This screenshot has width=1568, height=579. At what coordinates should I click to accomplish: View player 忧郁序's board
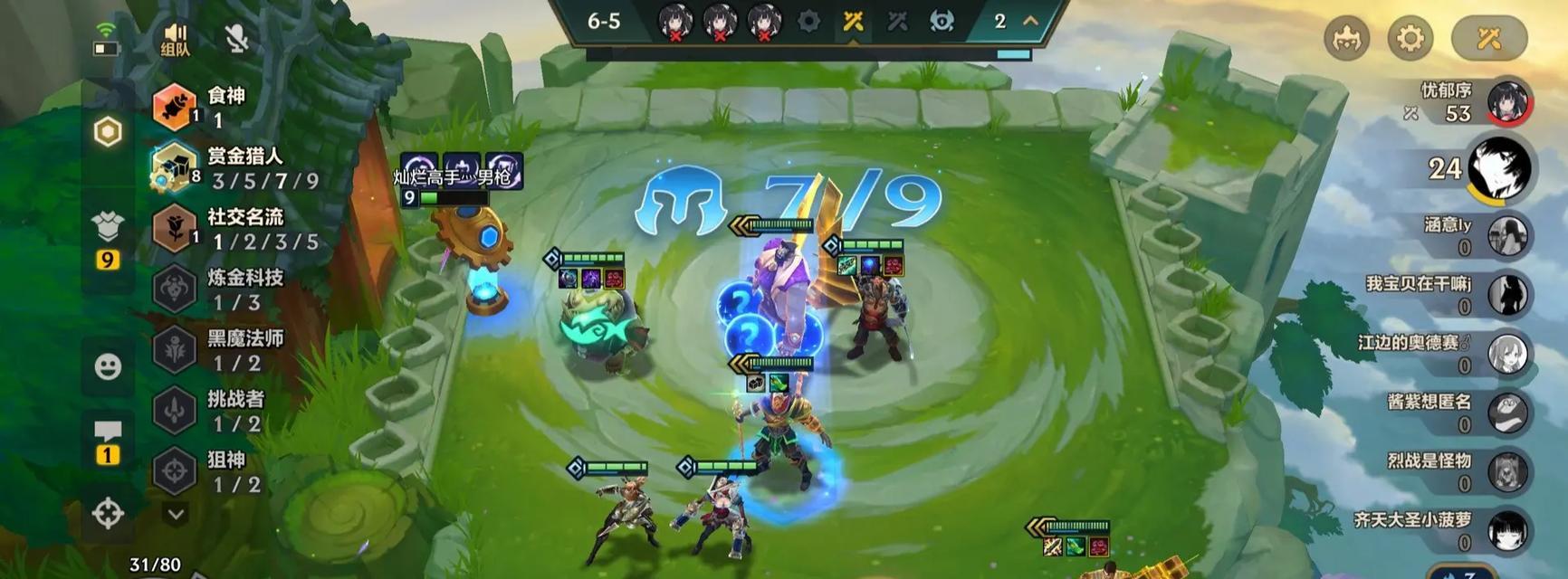point(1506,101)
